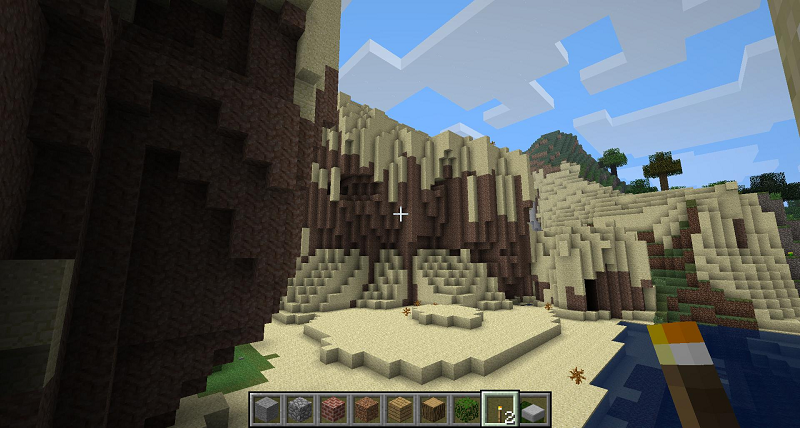Pick the dirt block hotbar slot
Screen dimensions: 800x428
366,409
